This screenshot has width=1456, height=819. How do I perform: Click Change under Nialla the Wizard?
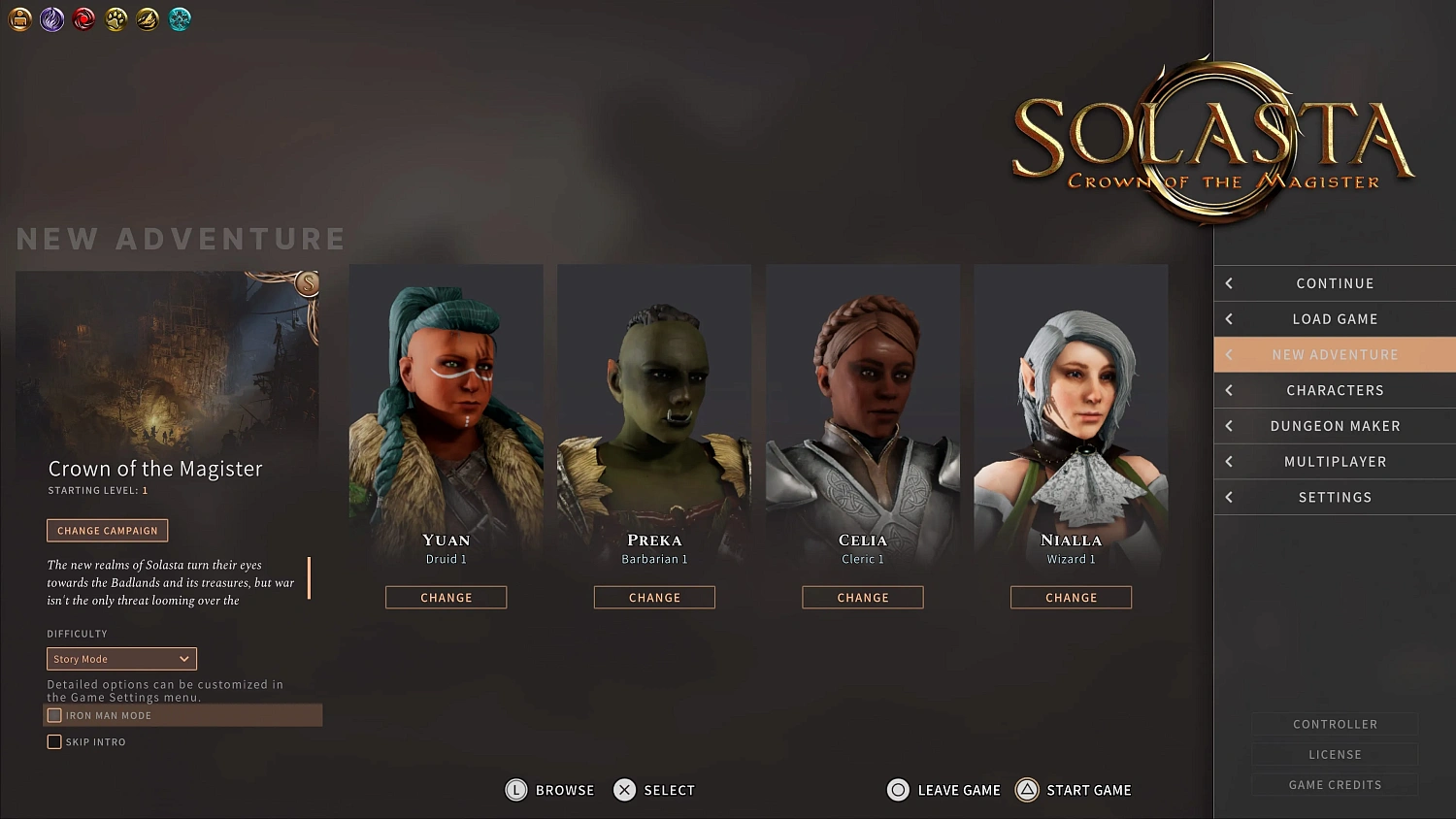click(x=1071, y=597)
